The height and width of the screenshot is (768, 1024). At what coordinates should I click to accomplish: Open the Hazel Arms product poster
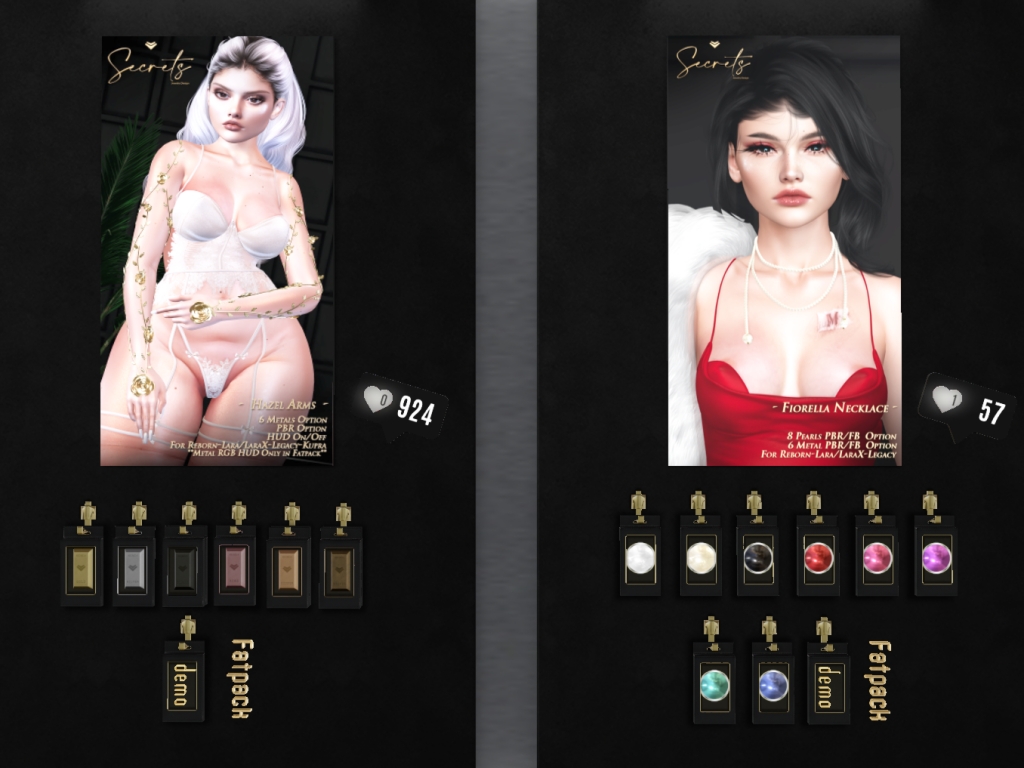[217, 250]
